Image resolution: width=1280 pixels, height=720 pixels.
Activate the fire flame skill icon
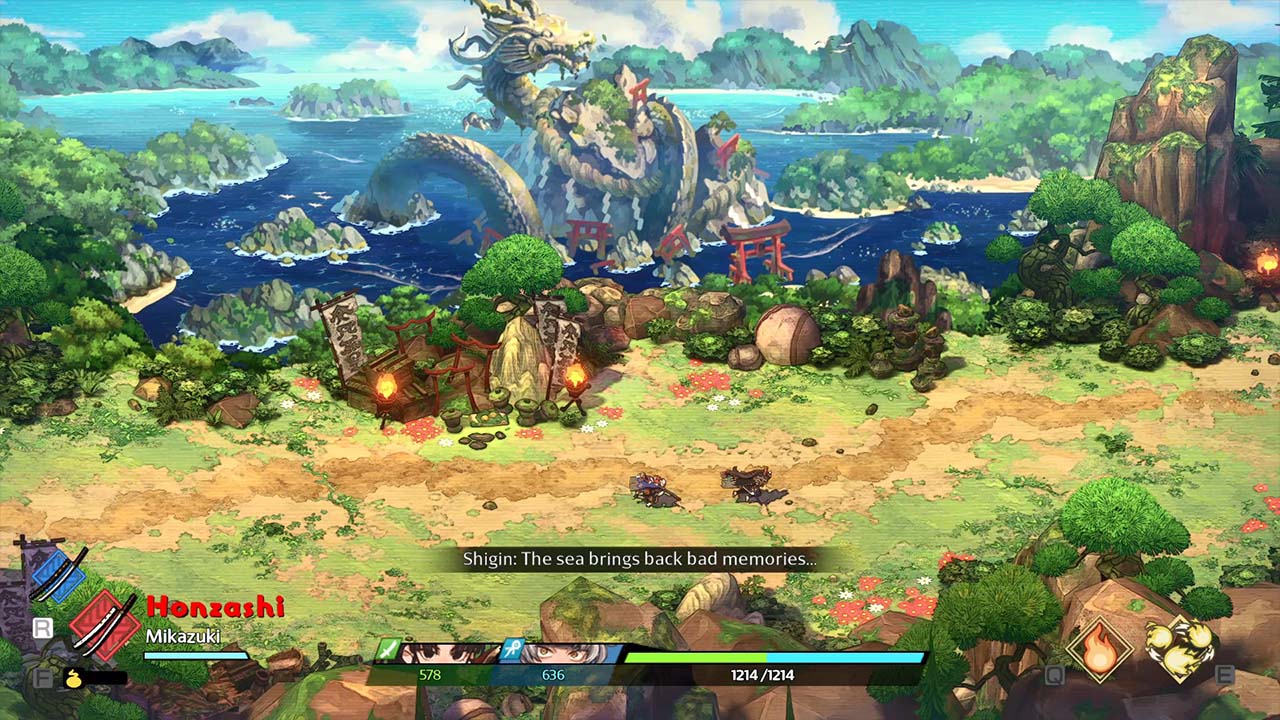click(x=1099, y=648)
